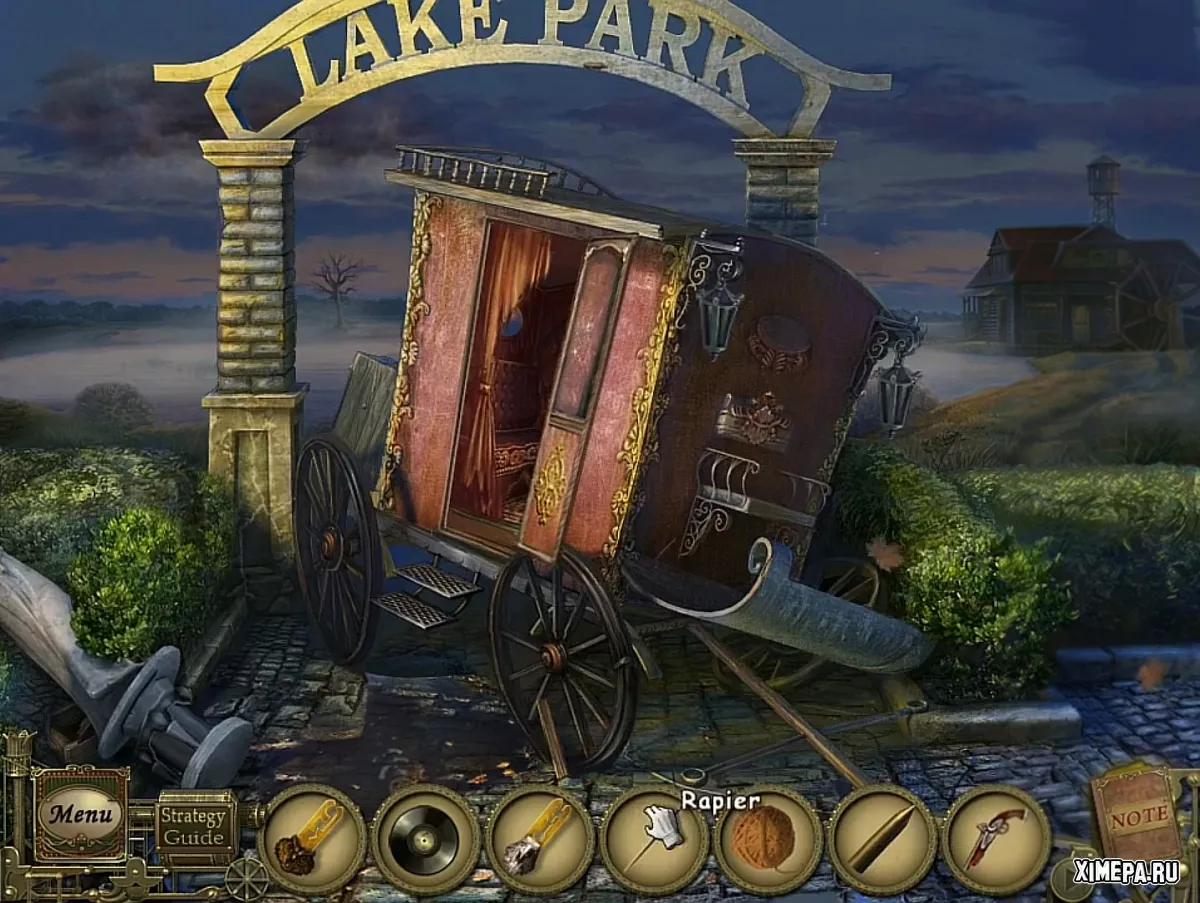Image resolution: width=1200 pixels, height=903 pixels.
Task: Open the Strategy Guide
Action: tap(195, 825)
